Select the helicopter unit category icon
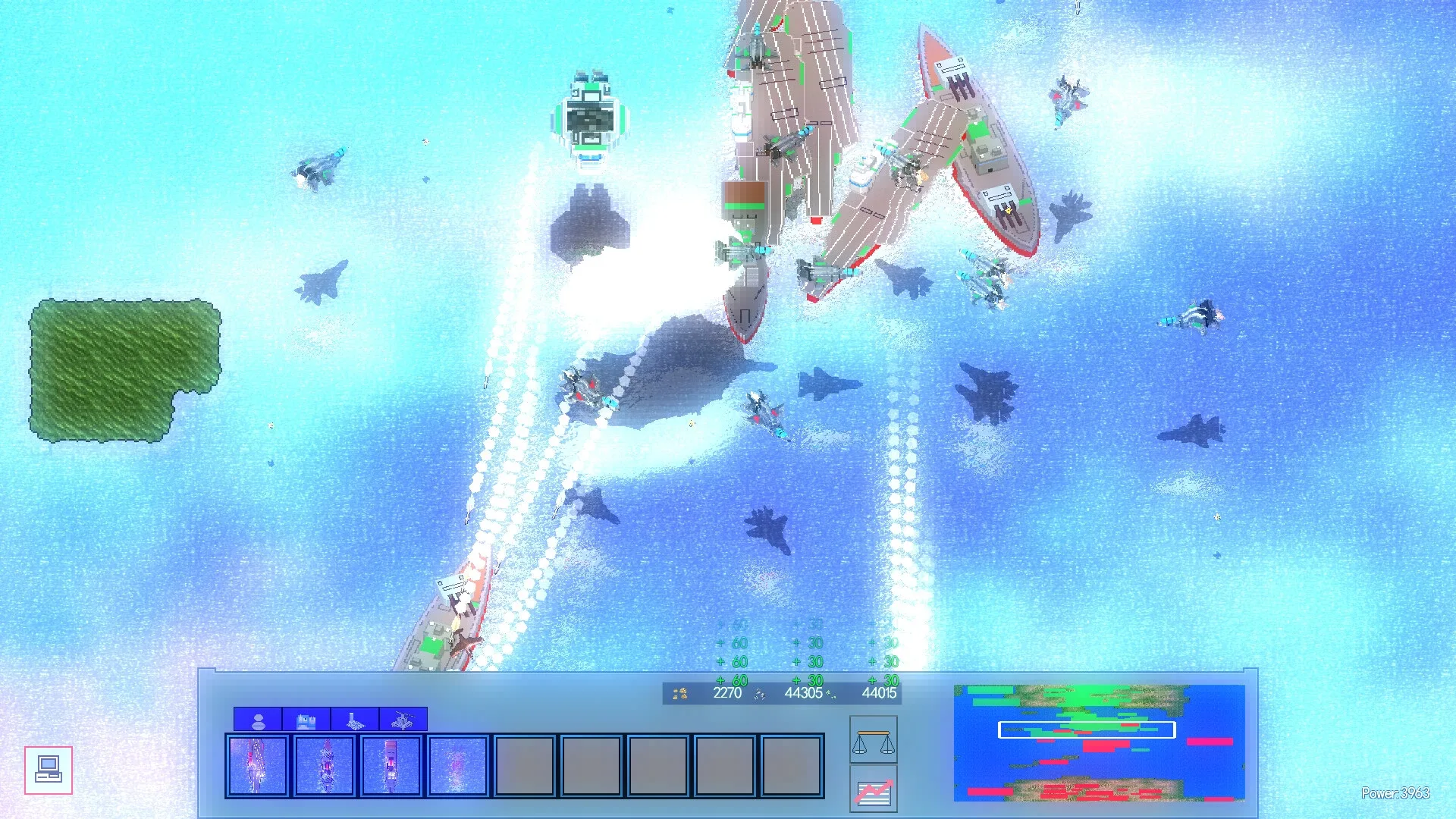Screen dimensions: 1456x819 (x=401, y=720)
